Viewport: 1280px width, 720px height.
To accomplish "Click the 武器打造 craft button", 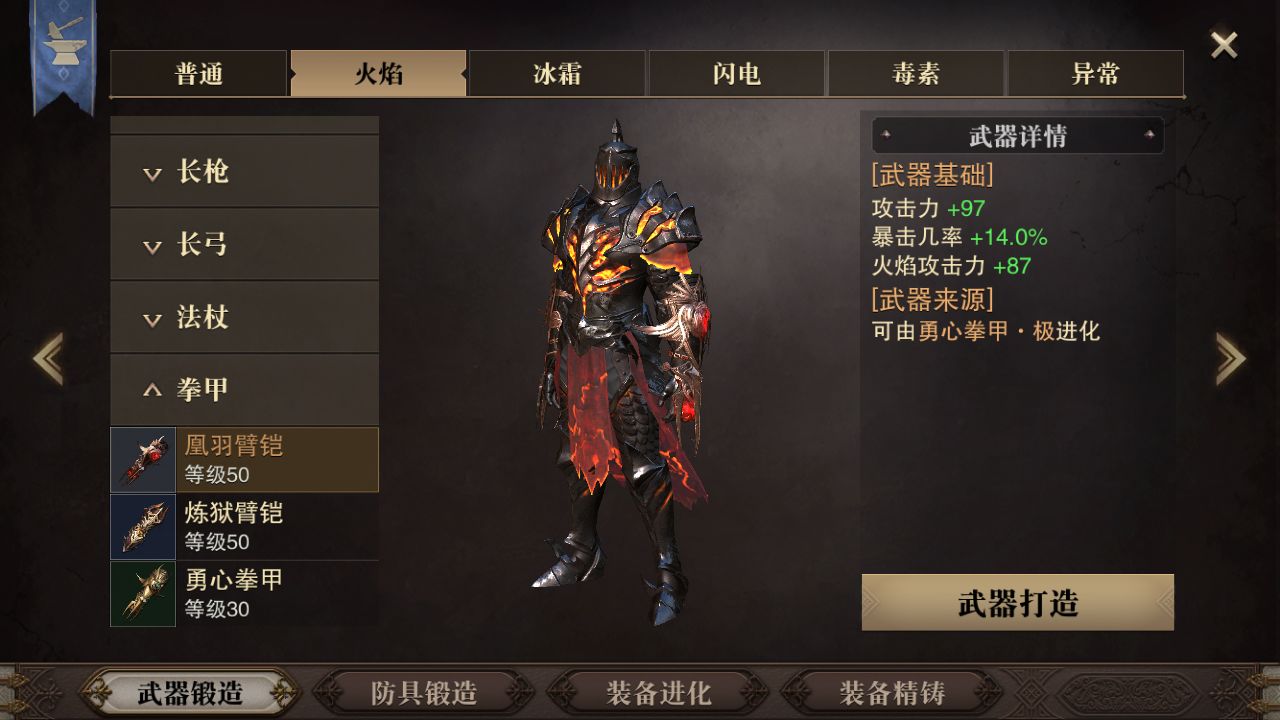I will click(1017, 603).
